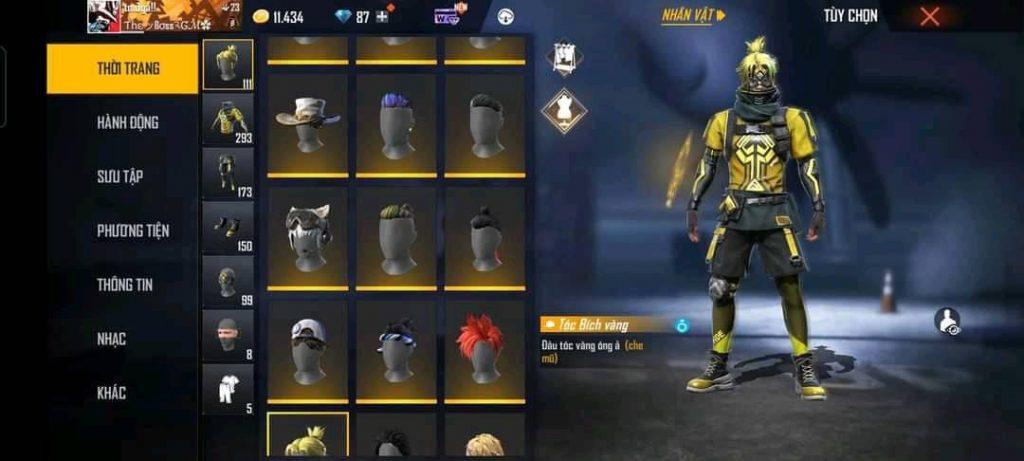This screenshot has width=1024, height=461.
Task: Show the Thông Tin section
Action: point(124,285)
